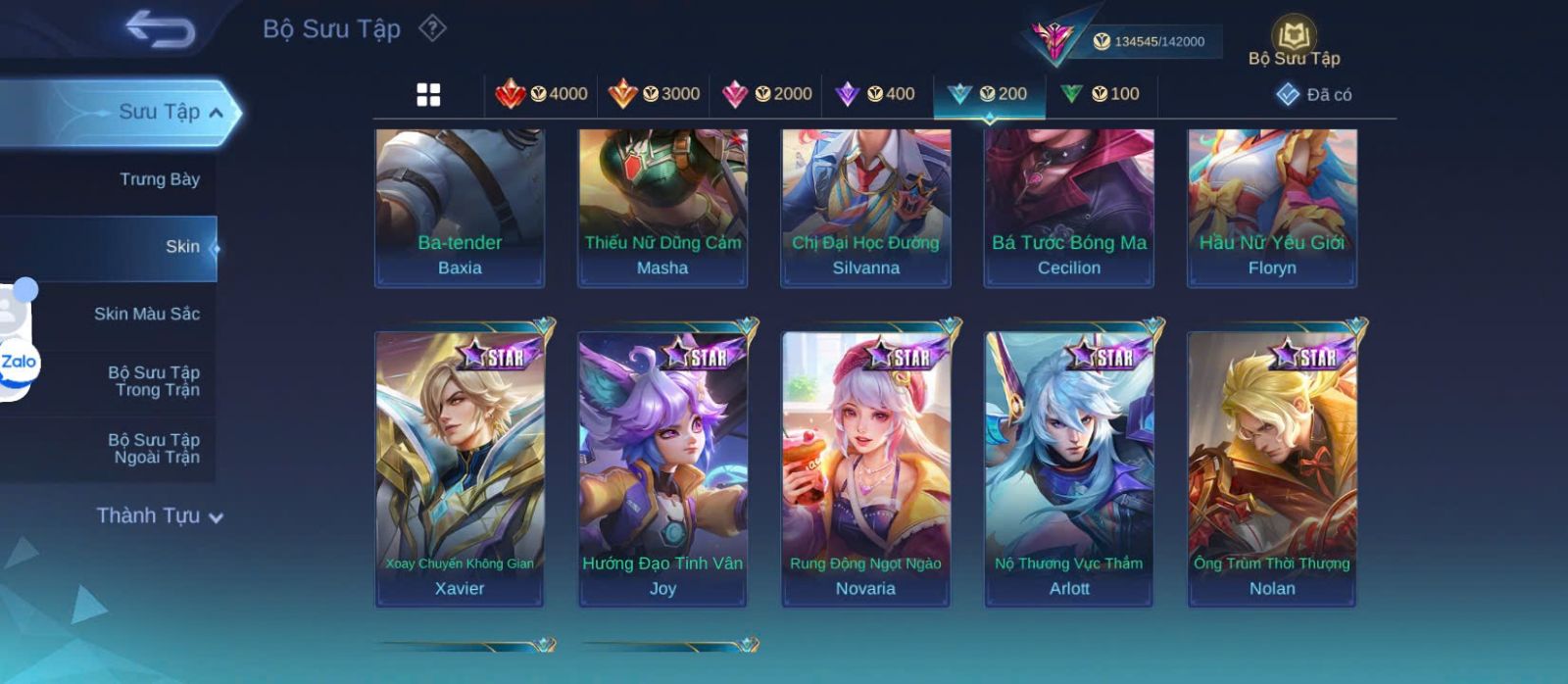View Cecilion's Bá Tước Bóng Ma skin
Viewport: 1568px width, 684px height.
[1069, 208]
